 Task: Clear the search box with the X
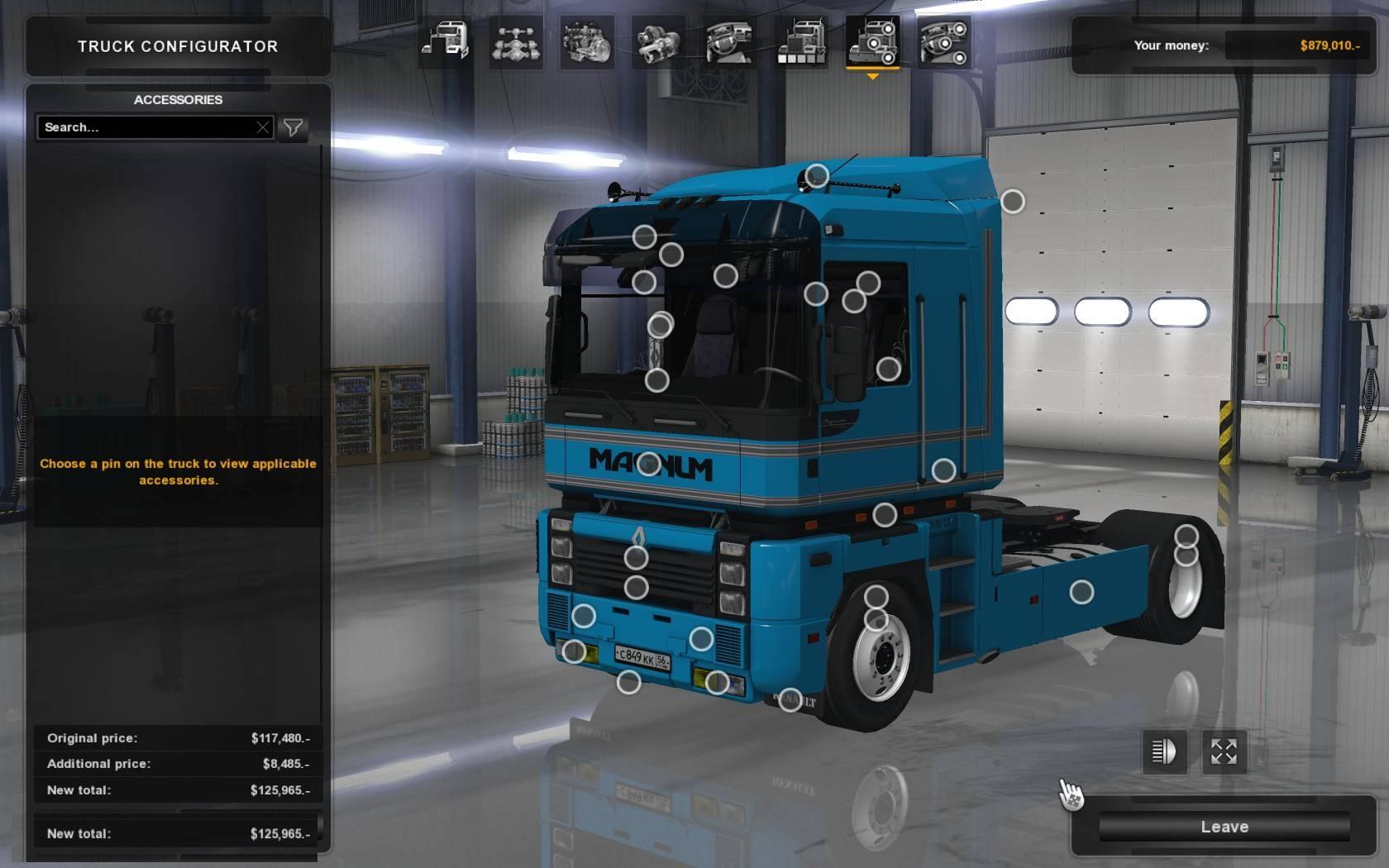tap(263, 127)
